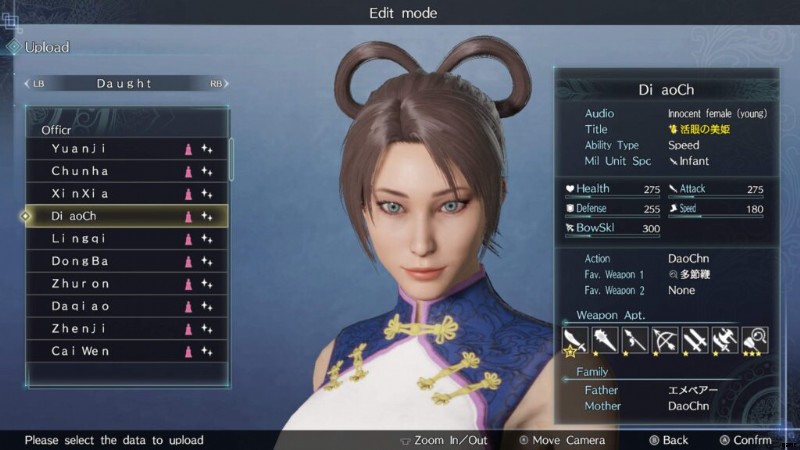Click the officer list scrollbar

coord(232,160)
